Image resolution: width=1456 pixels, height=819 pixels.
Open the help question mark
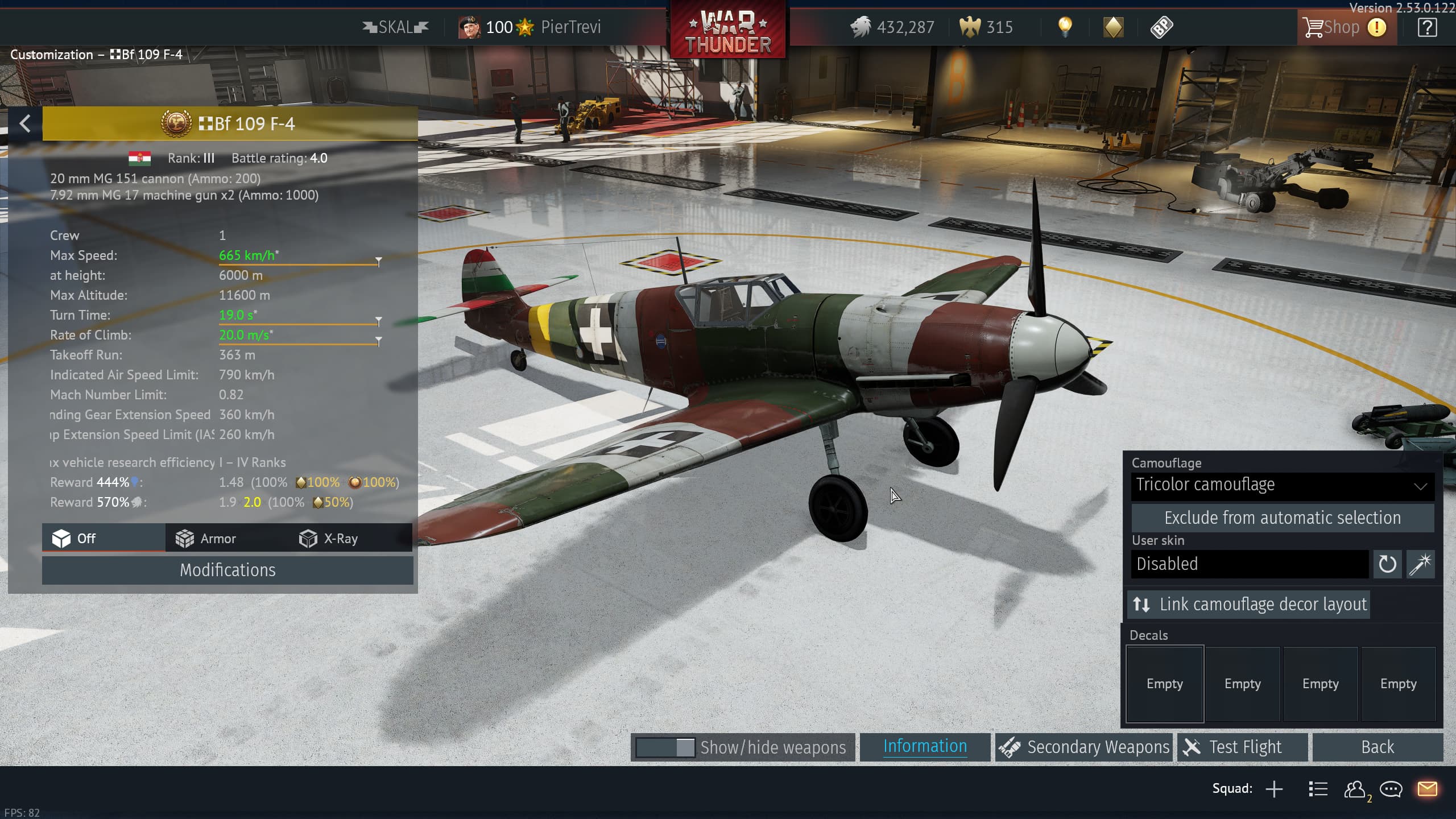[x=1427, y=27]
